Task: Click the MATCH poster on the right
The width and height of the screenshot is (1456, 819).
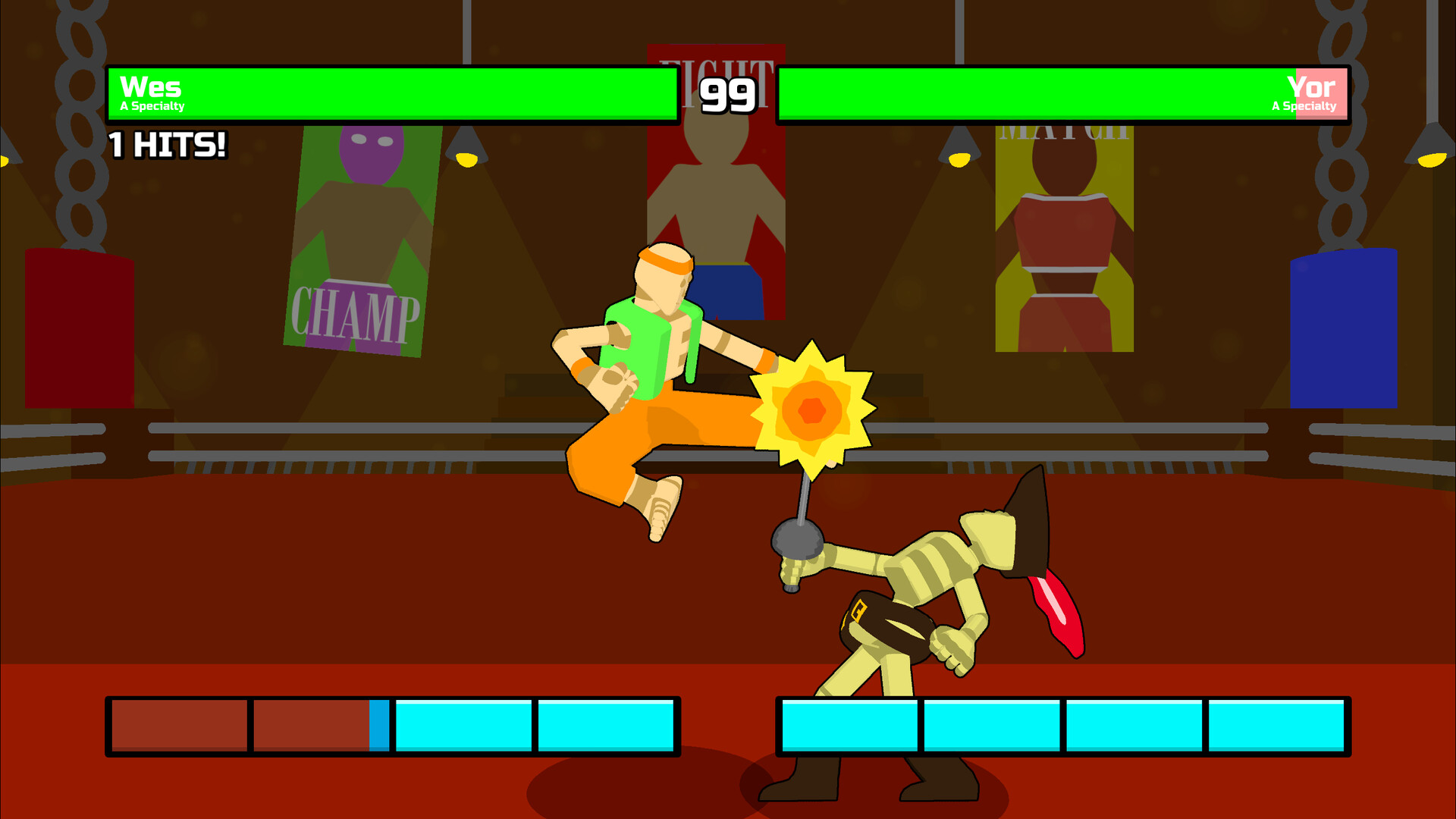Action: (x=1062, y=235)
